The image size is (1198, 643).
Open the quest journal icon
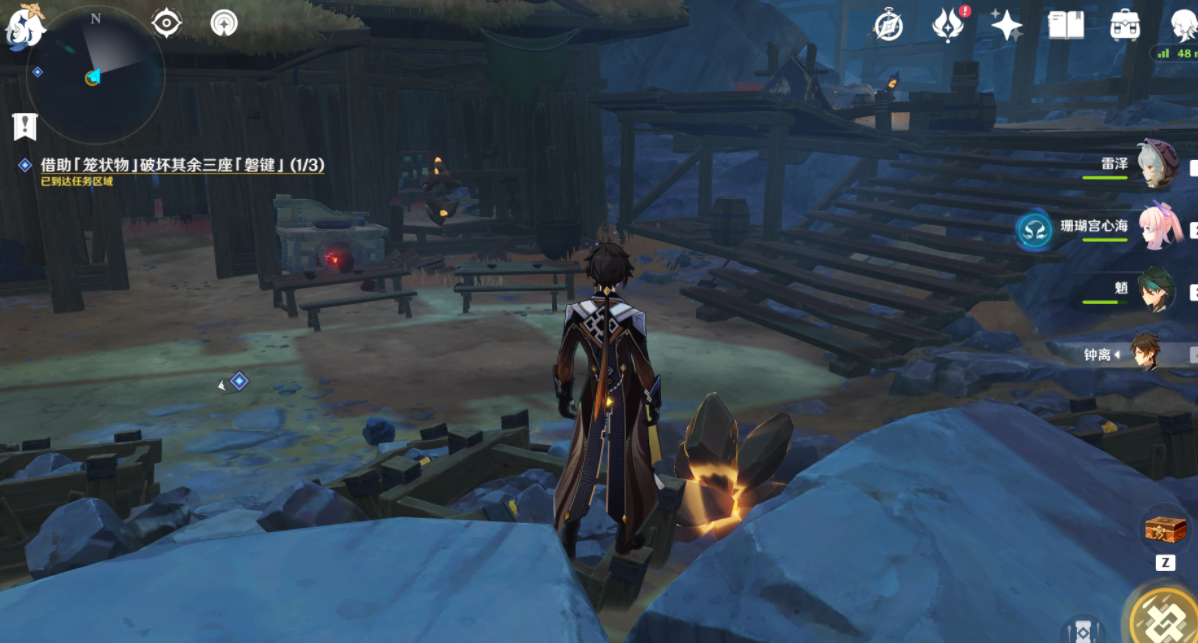pyautogui.click(x=24, y=127)
